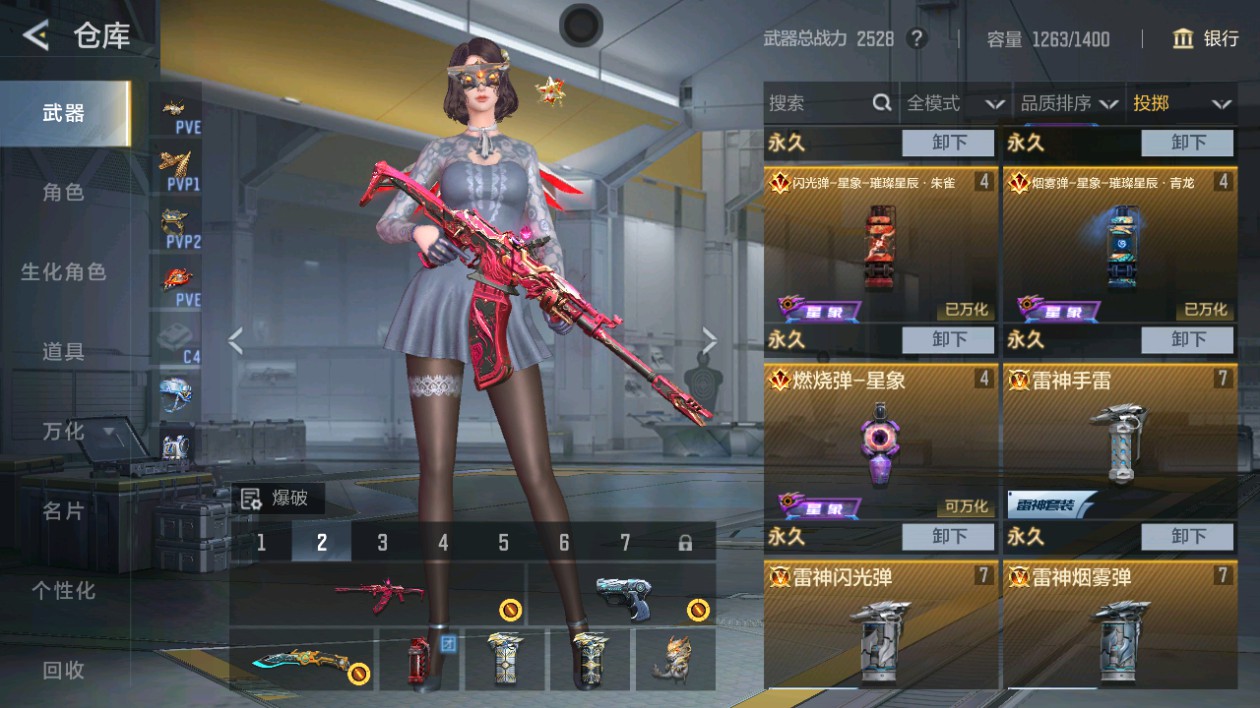This screenshot has width=1260, height=708.
Task: Switch to the 角色 tab
Action: tap(63, 192)
